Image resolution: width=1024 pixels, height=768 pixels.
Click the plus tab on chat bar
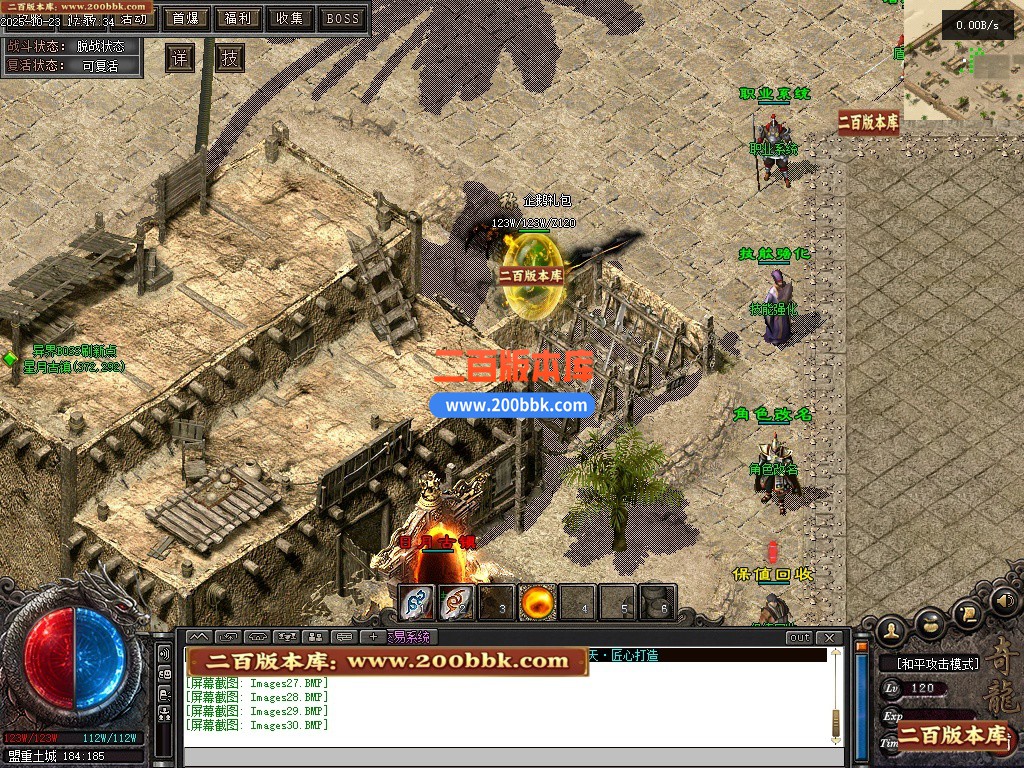[374, 637]
